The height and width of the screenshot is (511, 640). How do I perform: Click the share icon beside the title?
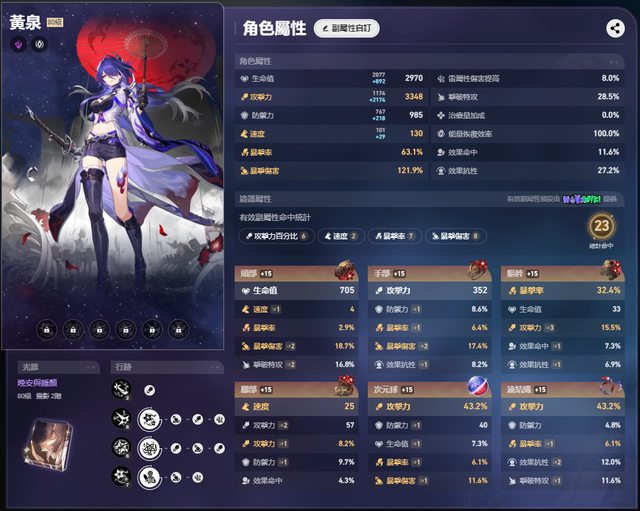615,29
